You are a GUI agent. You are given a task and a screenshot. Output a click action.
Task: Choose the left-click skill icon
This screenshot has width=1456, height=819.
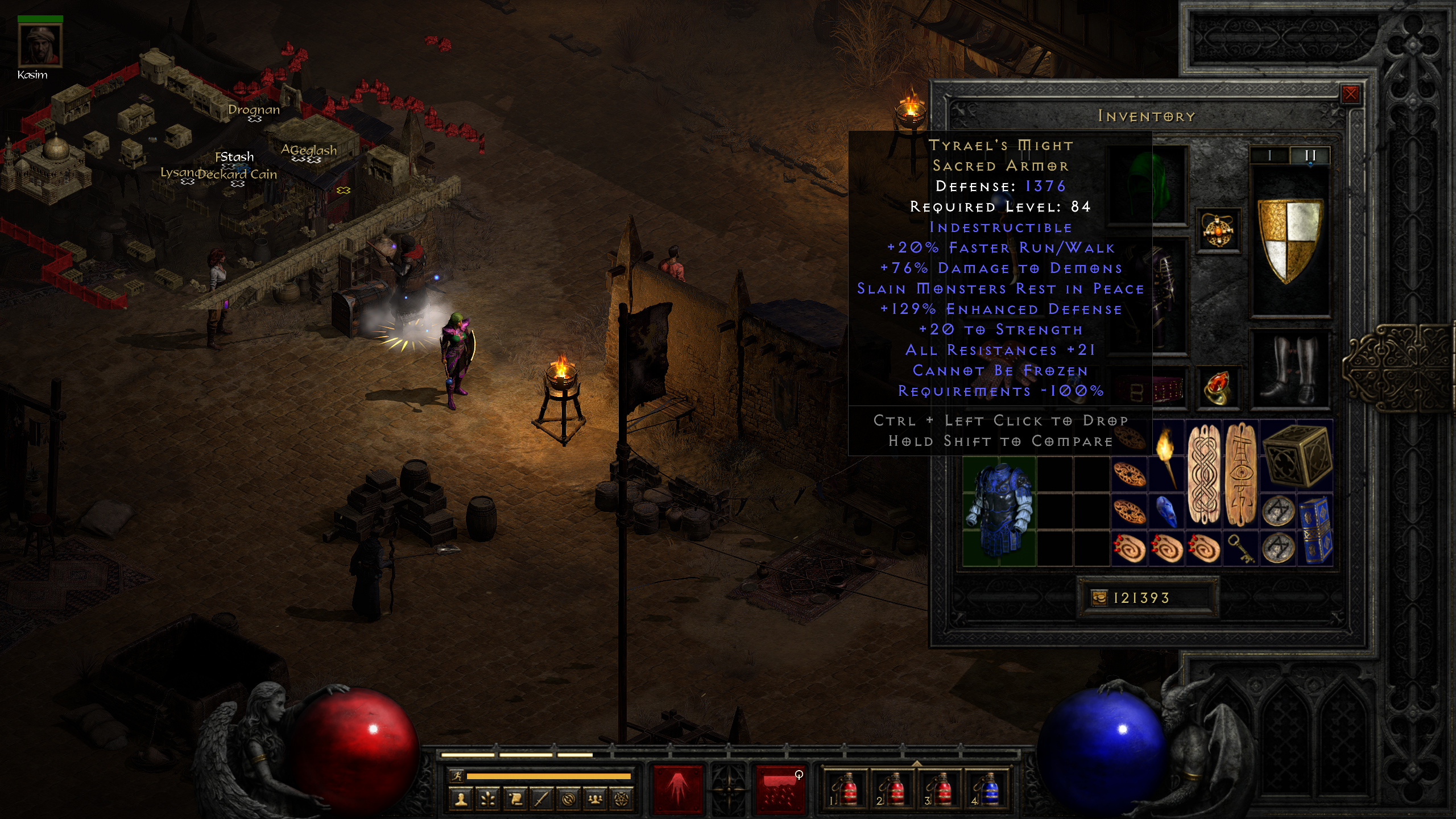[678, 789]
